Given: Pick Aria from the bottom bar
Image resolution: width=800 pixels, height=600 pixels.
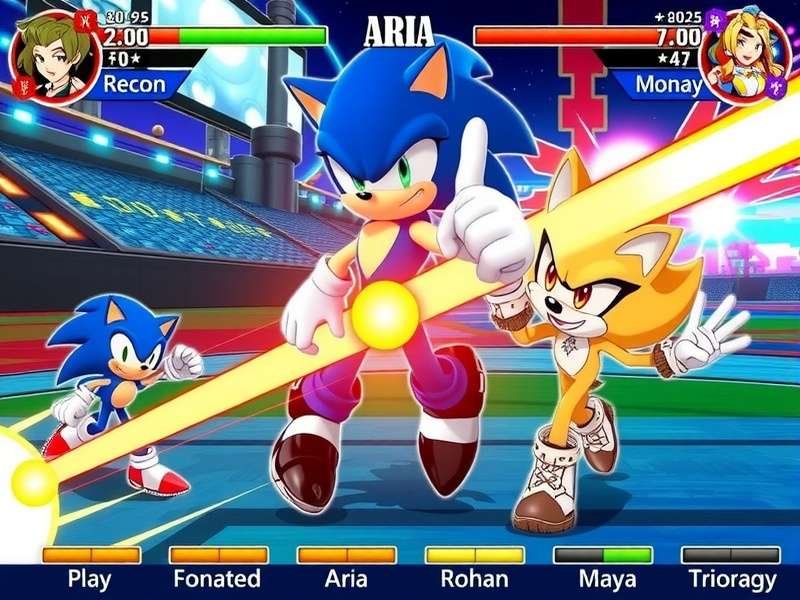Looking at the screenshot, I should click(346, 577).
